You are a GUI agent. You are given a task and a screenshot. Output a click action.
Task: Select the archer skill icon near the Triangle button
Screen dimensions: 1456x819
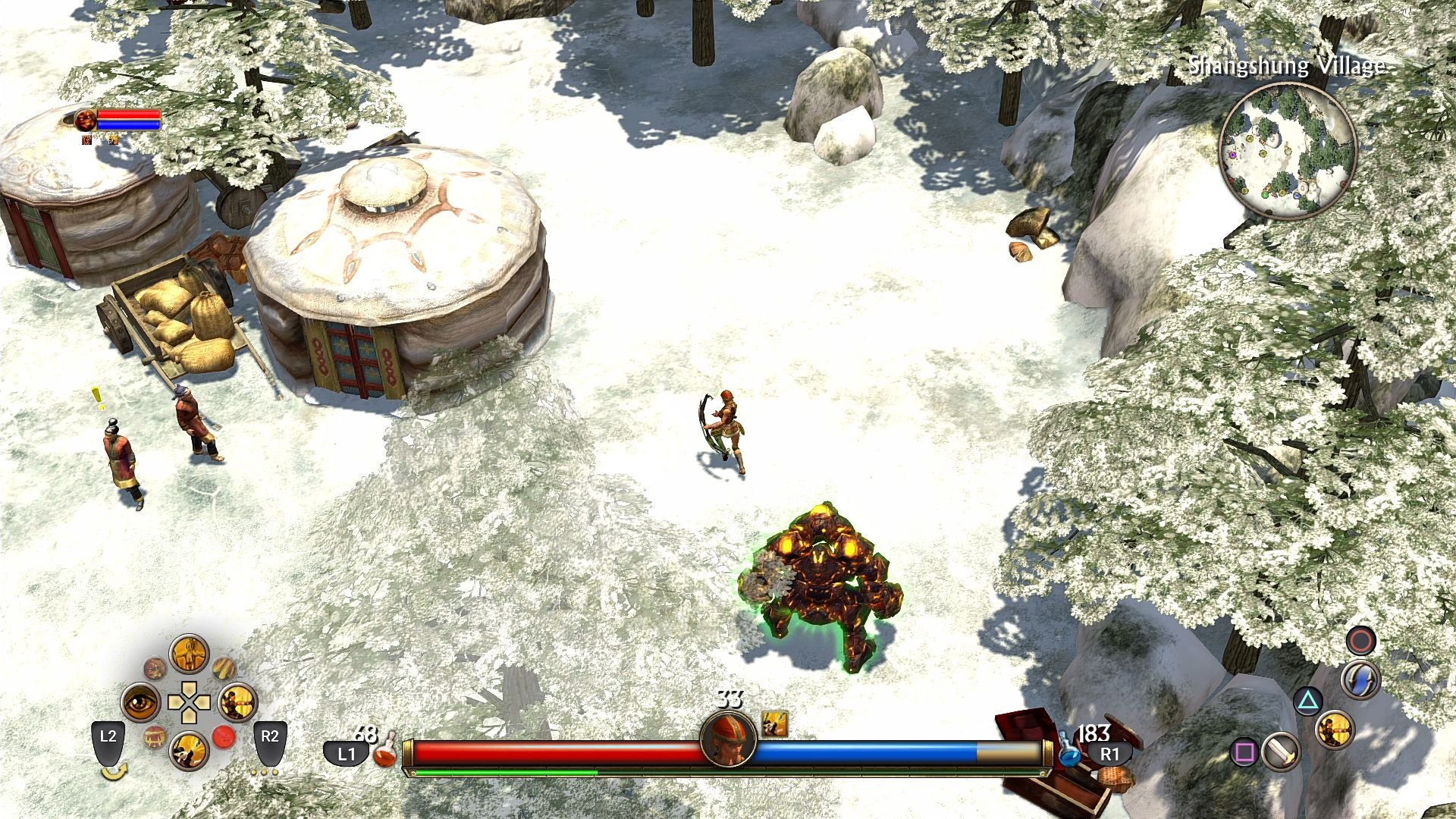pyautogui.click(x=1336, y=731)
